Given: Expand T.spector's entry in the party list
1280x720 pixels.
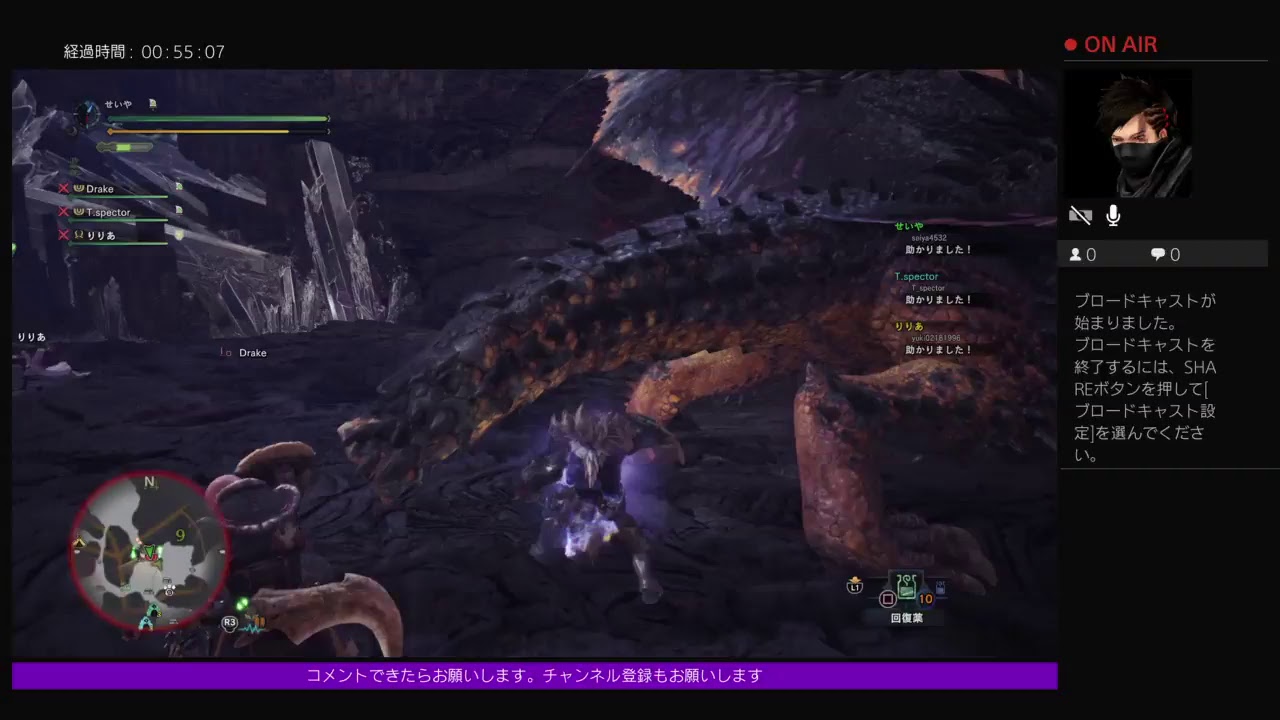Looking at the screenshot, I should click(108, 212).
